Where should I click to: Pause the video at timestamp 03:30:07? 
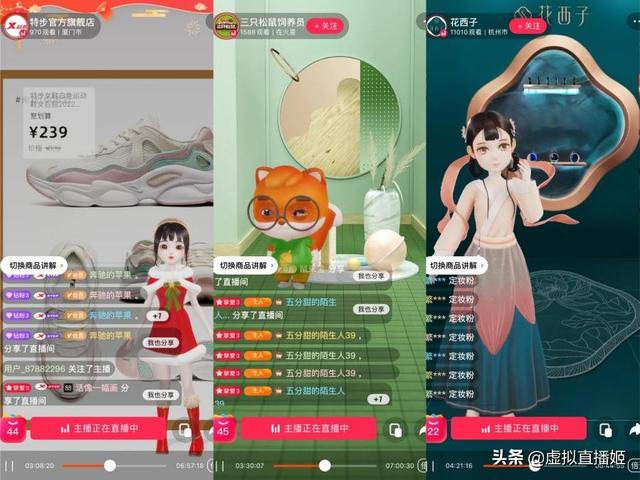[x=220, y=466]
